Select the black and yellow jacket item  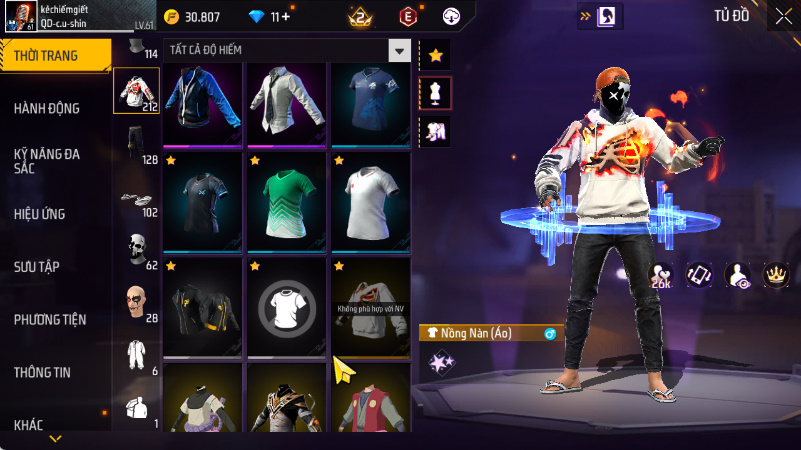[203, 306]
